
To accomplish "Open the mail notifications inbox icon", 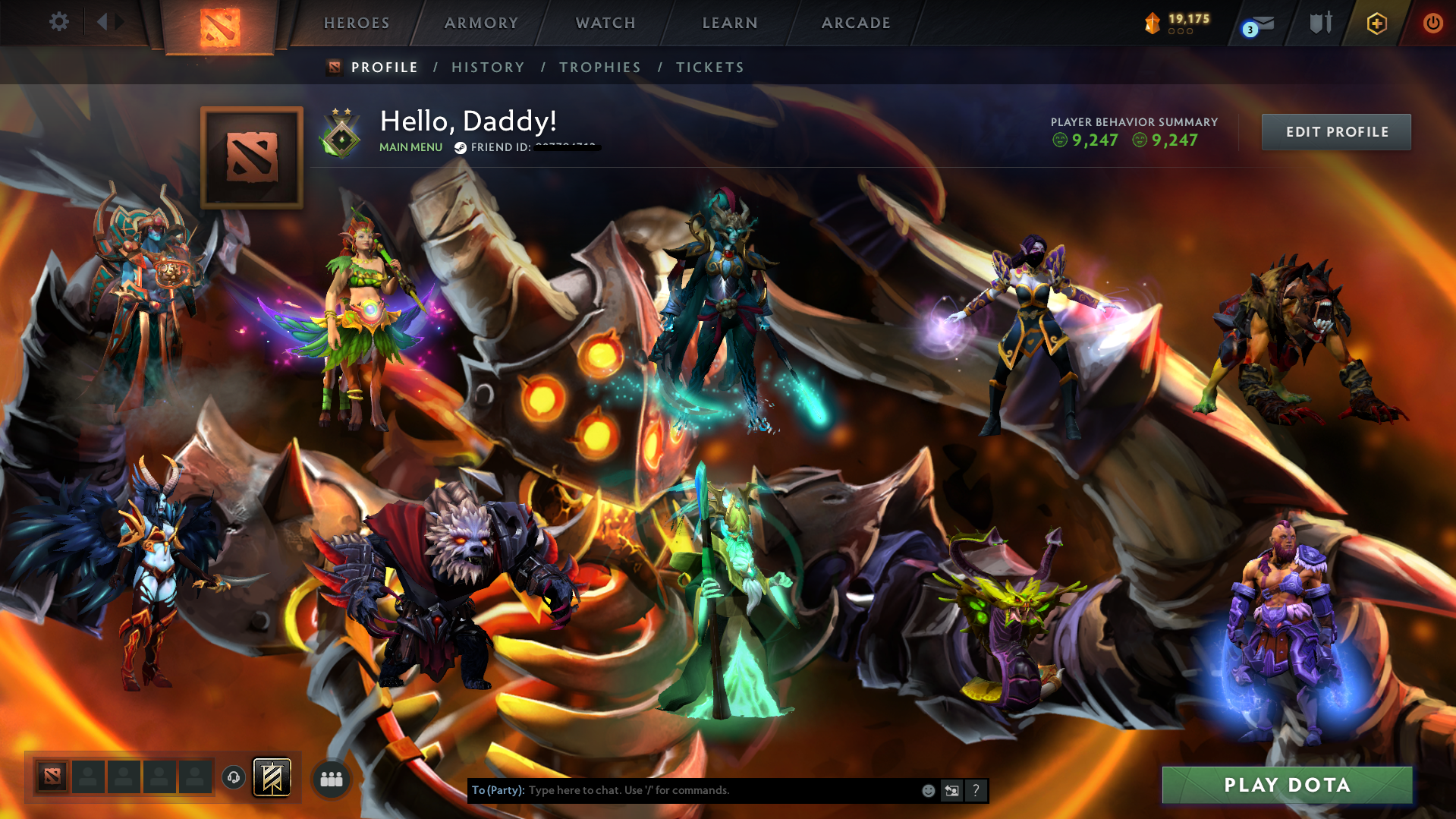I will click(x=1259, y=23).
